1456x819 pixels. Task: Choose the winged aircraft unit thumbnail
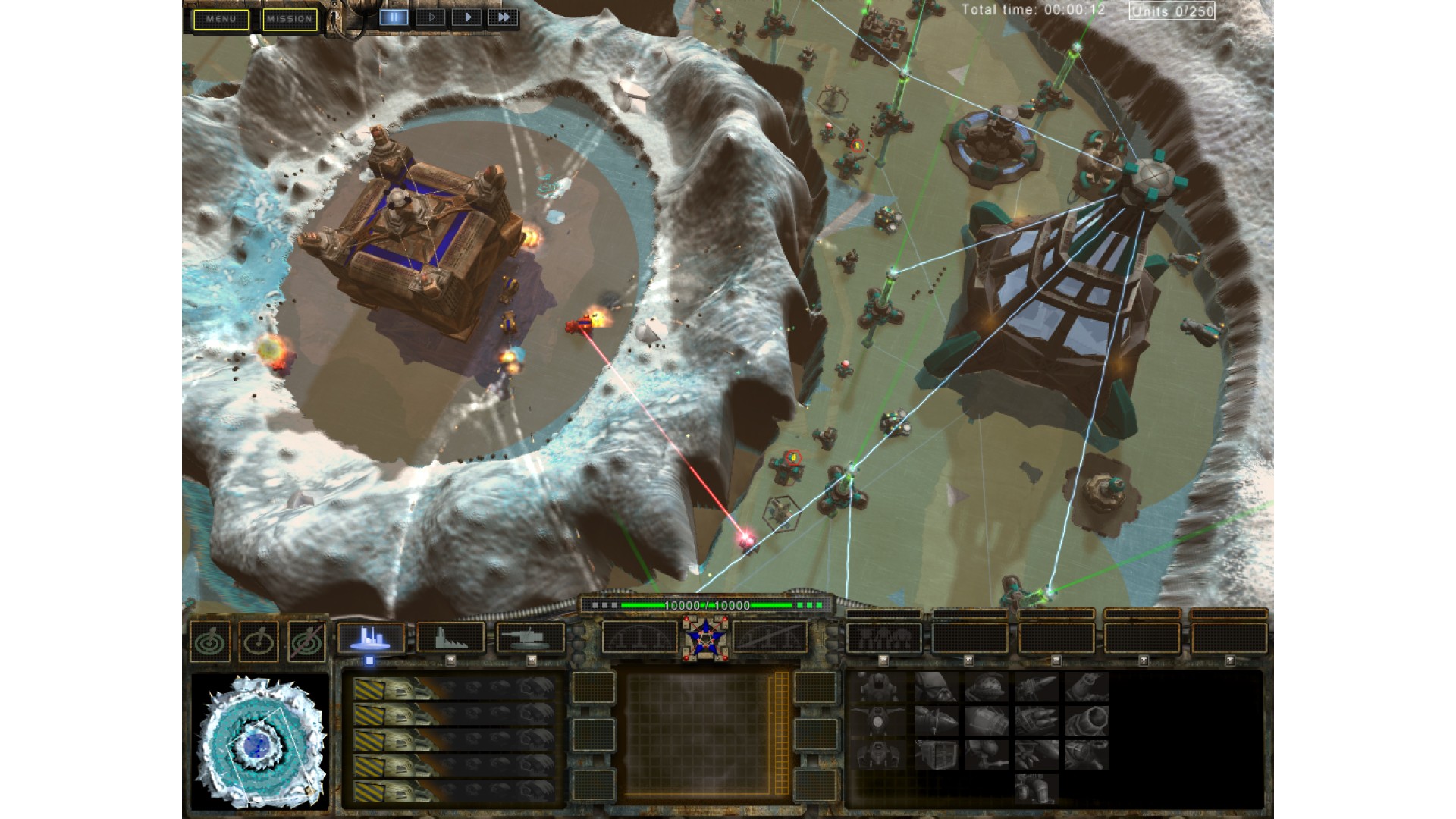click(880, 721)
